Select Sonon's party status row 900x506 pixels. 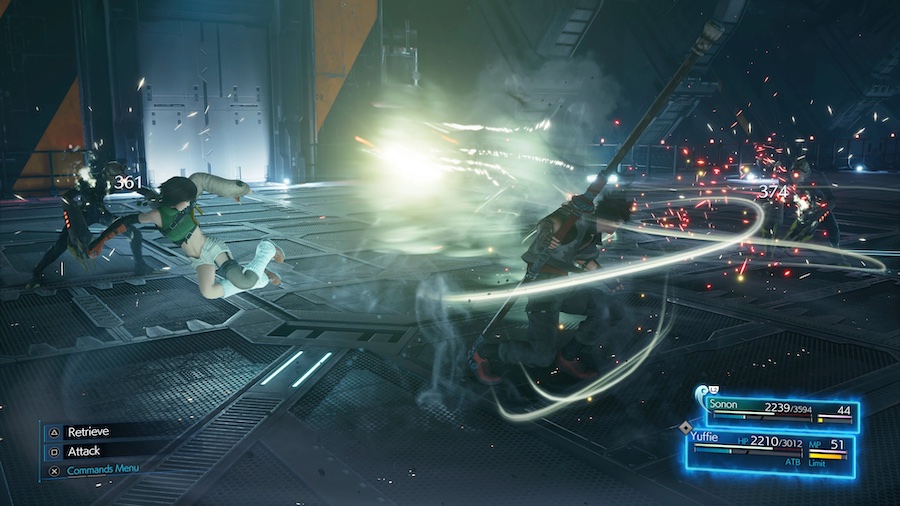click(780, 409)
